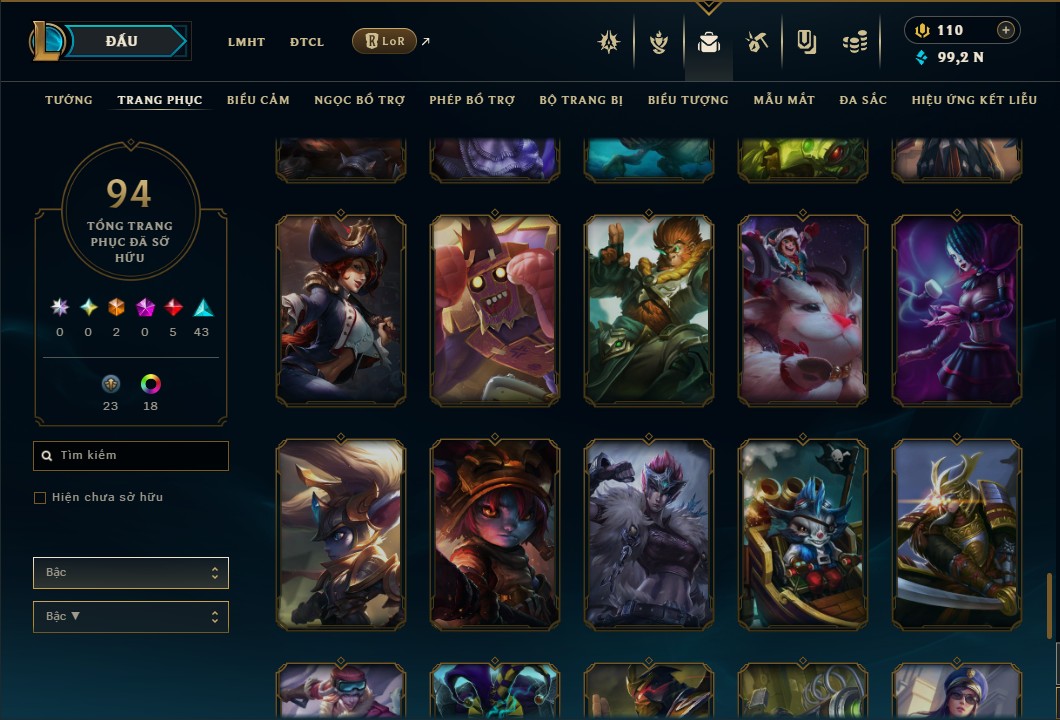
Task: Switch to the ĐTCL section
Action: pyautogui.click(x=307, y=42)
